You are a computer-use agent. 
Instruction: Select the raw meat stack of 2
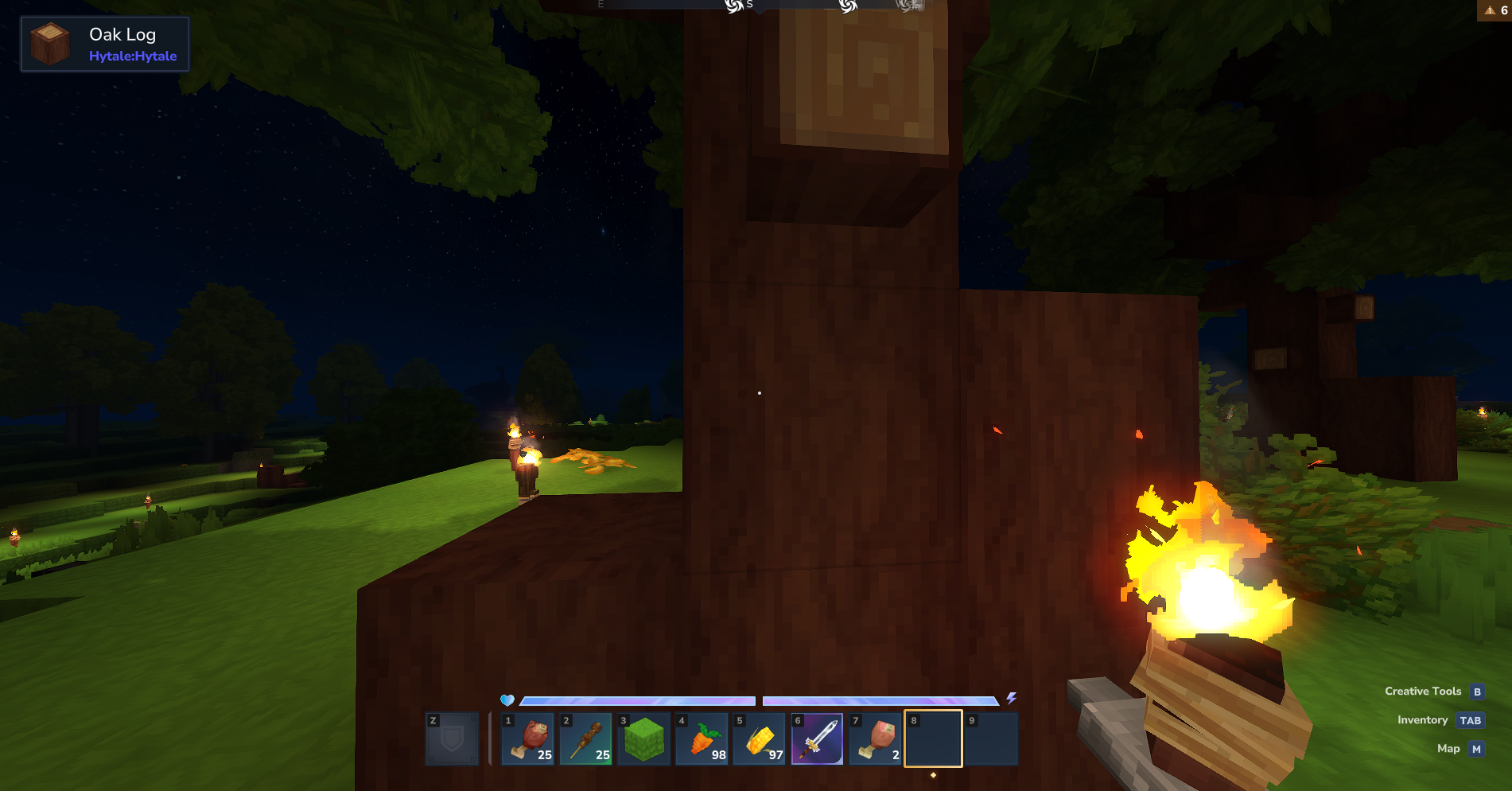pyautogui.click(x=876, y=738)
